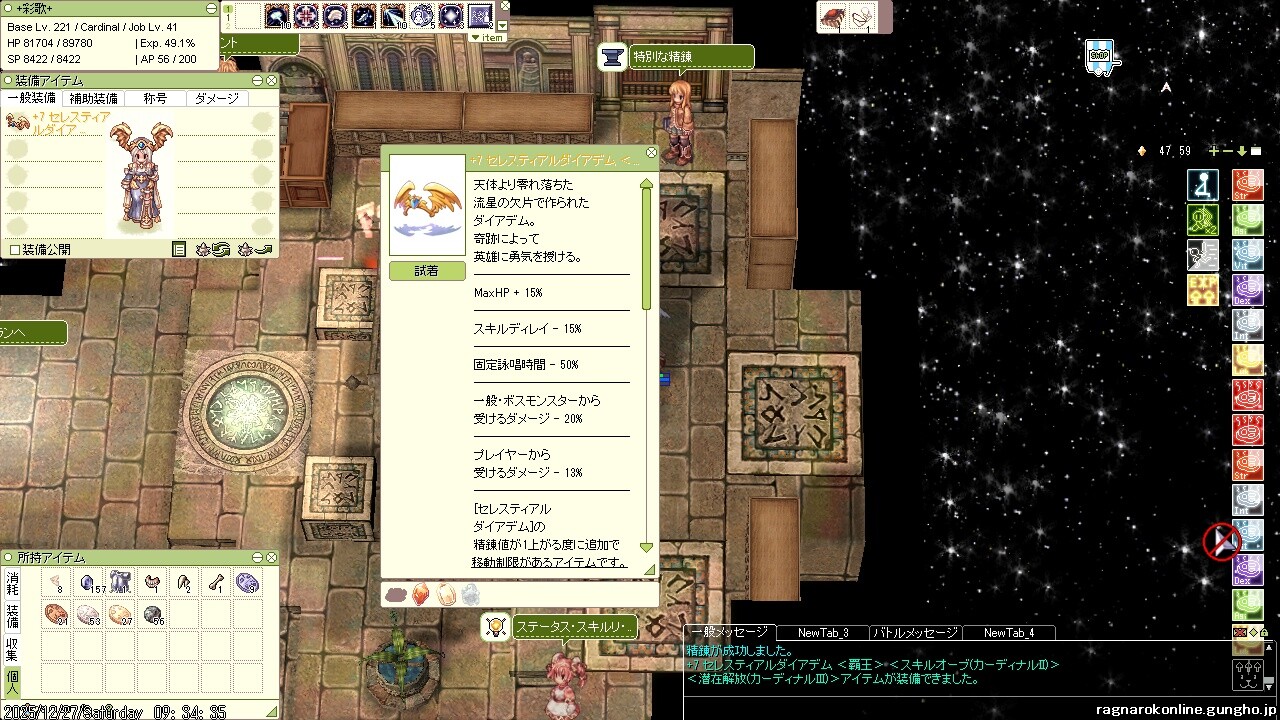
Task: Toggle the 装備公開 checkbox
Action: point(15,249)
